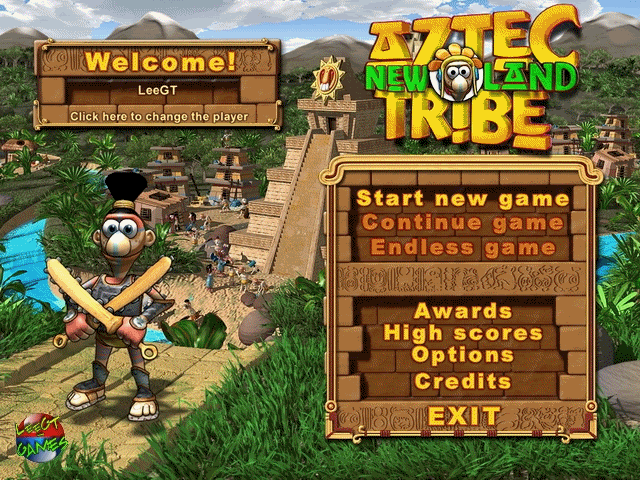This screenshot has height=480, width=640.
Task: Start a new game
Action: (x=463, y=198)
